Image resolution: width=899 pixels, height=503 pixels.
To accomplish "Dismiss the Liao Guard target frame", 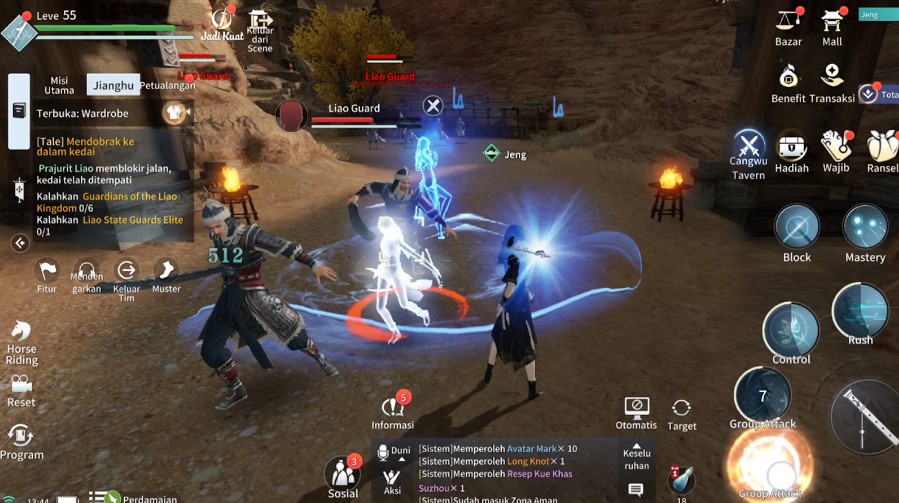I will (x=432, y=105).
